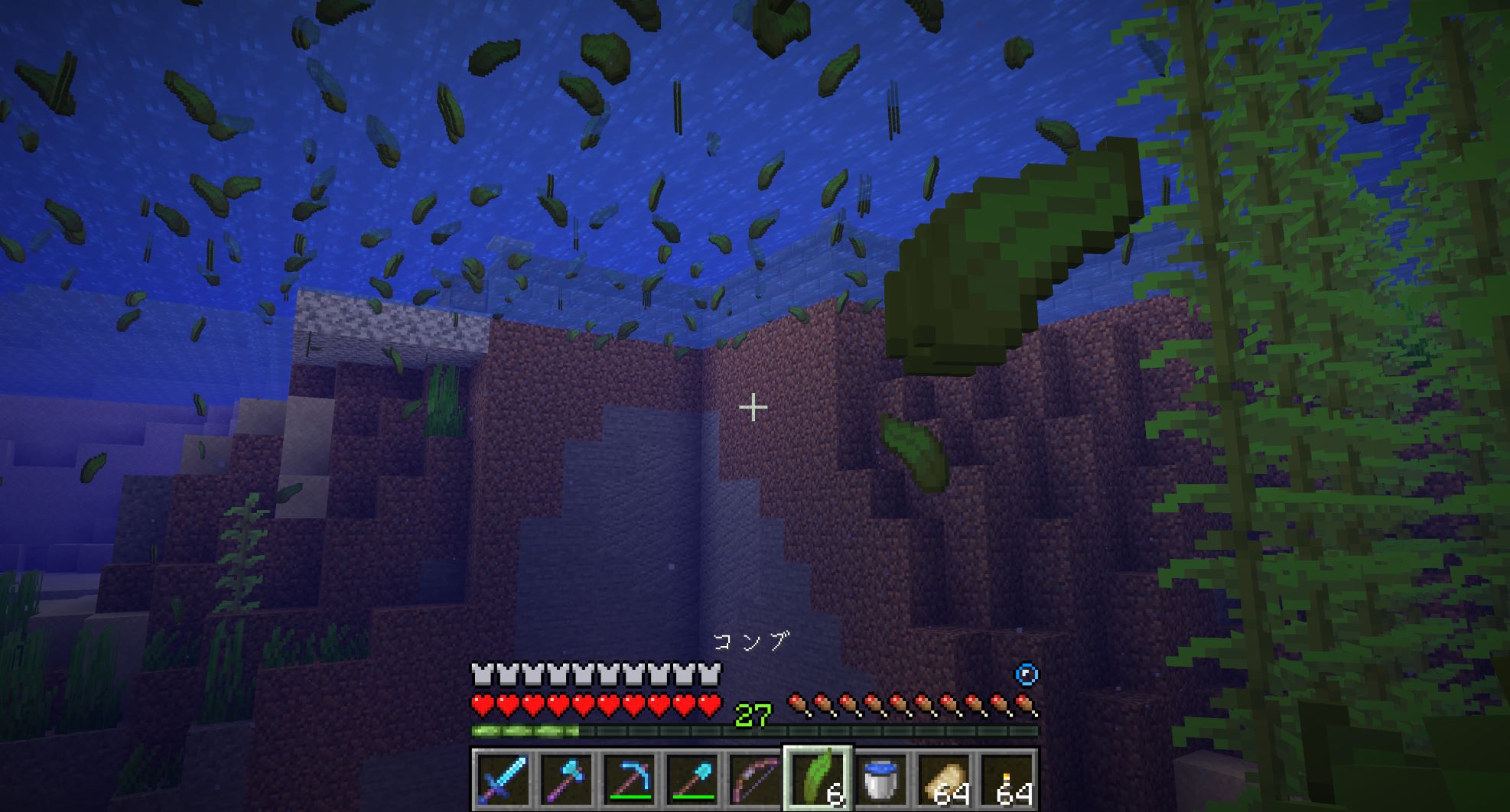Select the diamond axe hotbar slot
1510x812 pixels.
[x=566, y=779]
